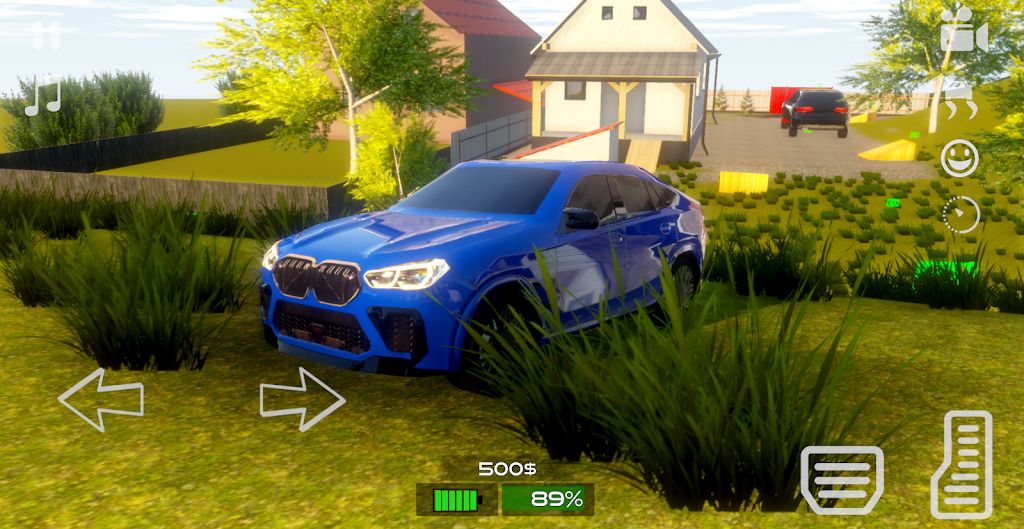
Task: Pause the game with the pause icon
Action: click(46, 36)
